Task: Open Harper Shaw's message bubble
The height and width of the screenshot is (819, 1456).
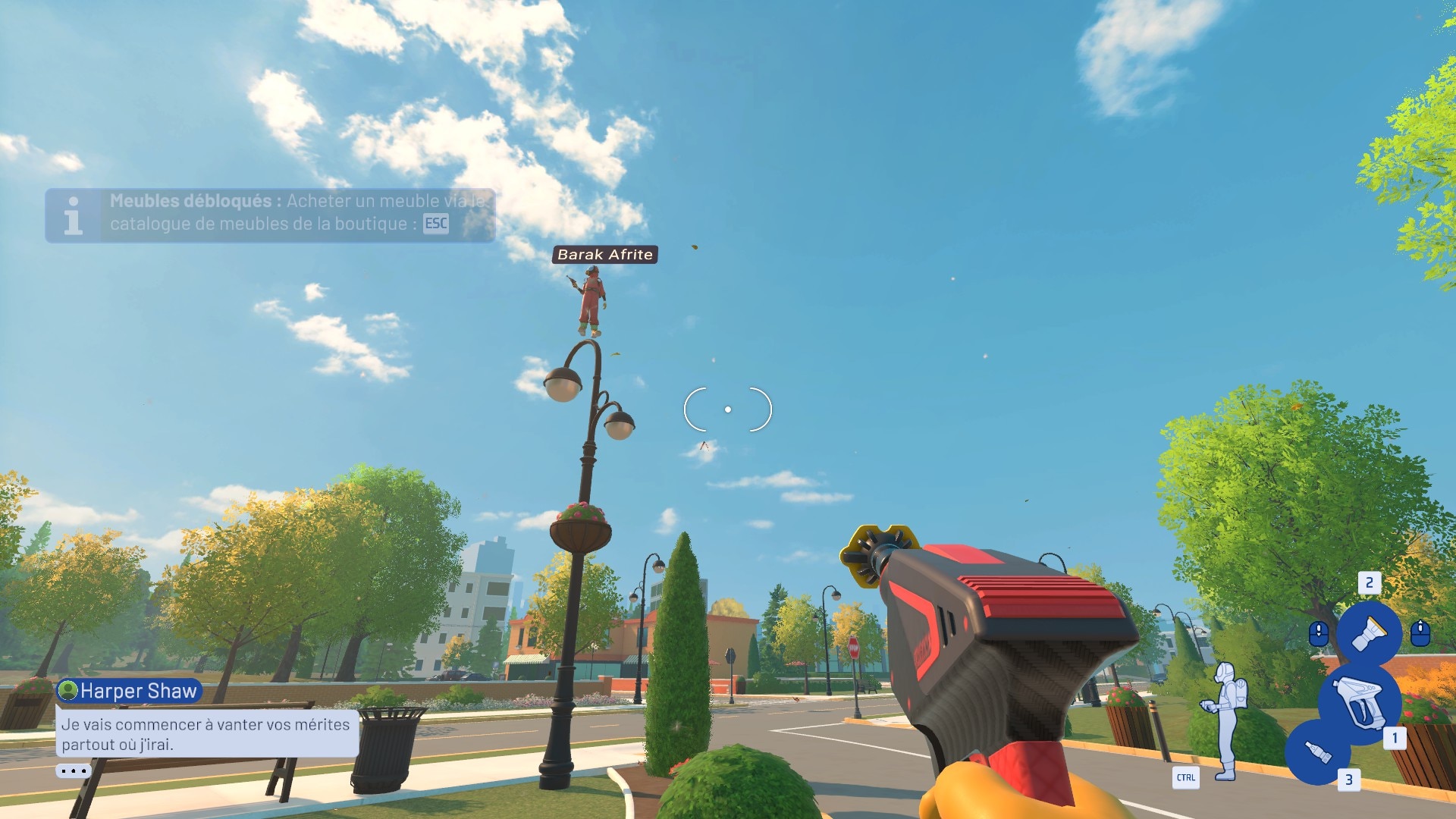Action: point(206,733)
